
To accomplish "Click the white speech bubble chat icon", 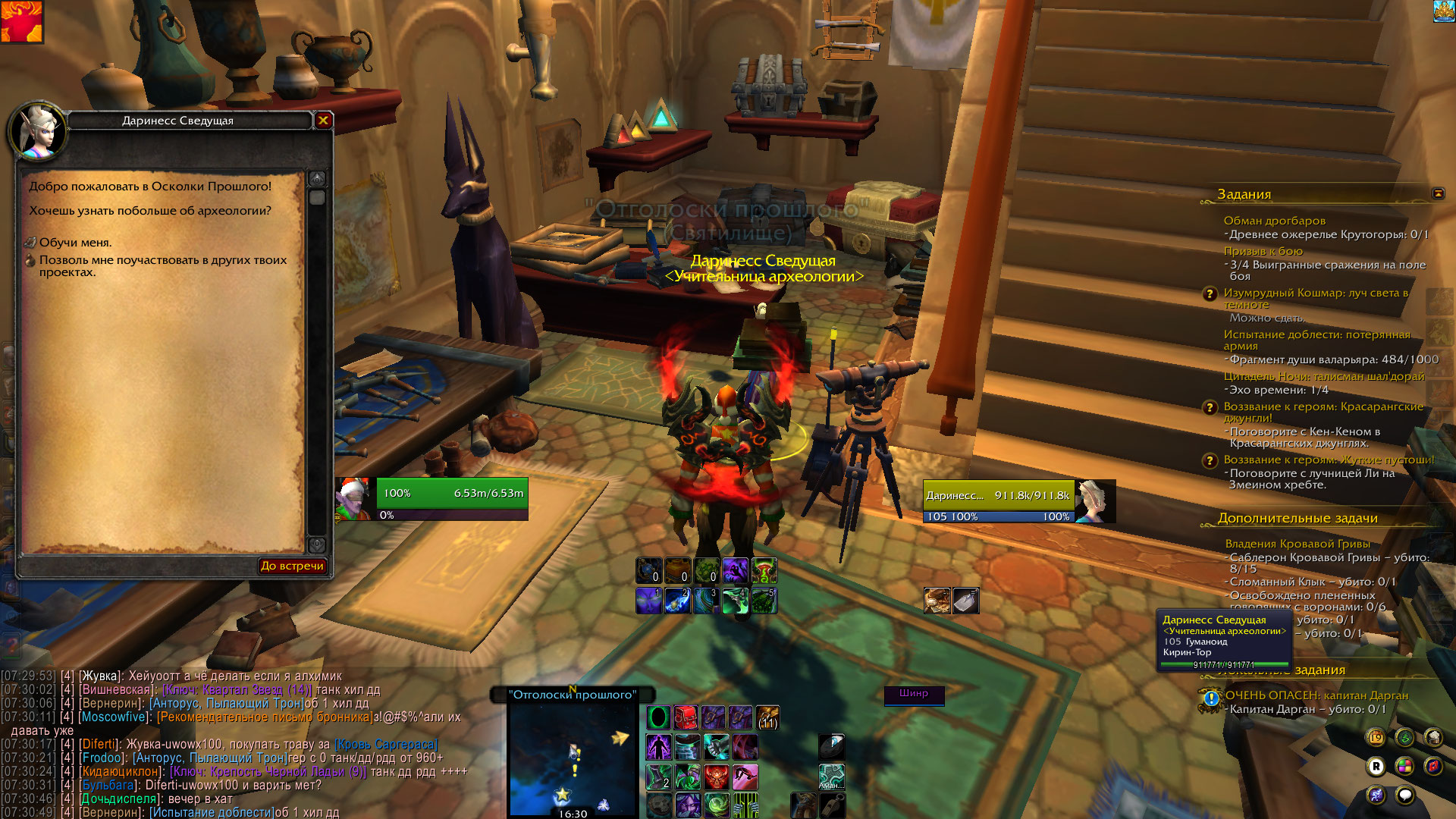I will tap(1404, 795).
